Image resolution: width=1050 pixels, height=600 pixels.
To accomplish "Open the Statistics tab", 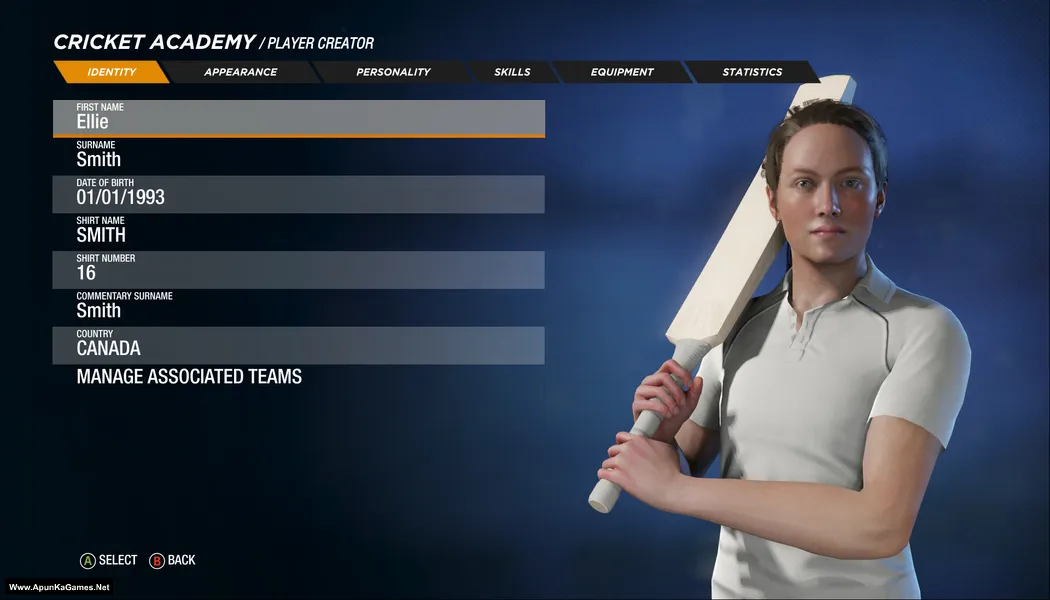I will coord(752,72).
